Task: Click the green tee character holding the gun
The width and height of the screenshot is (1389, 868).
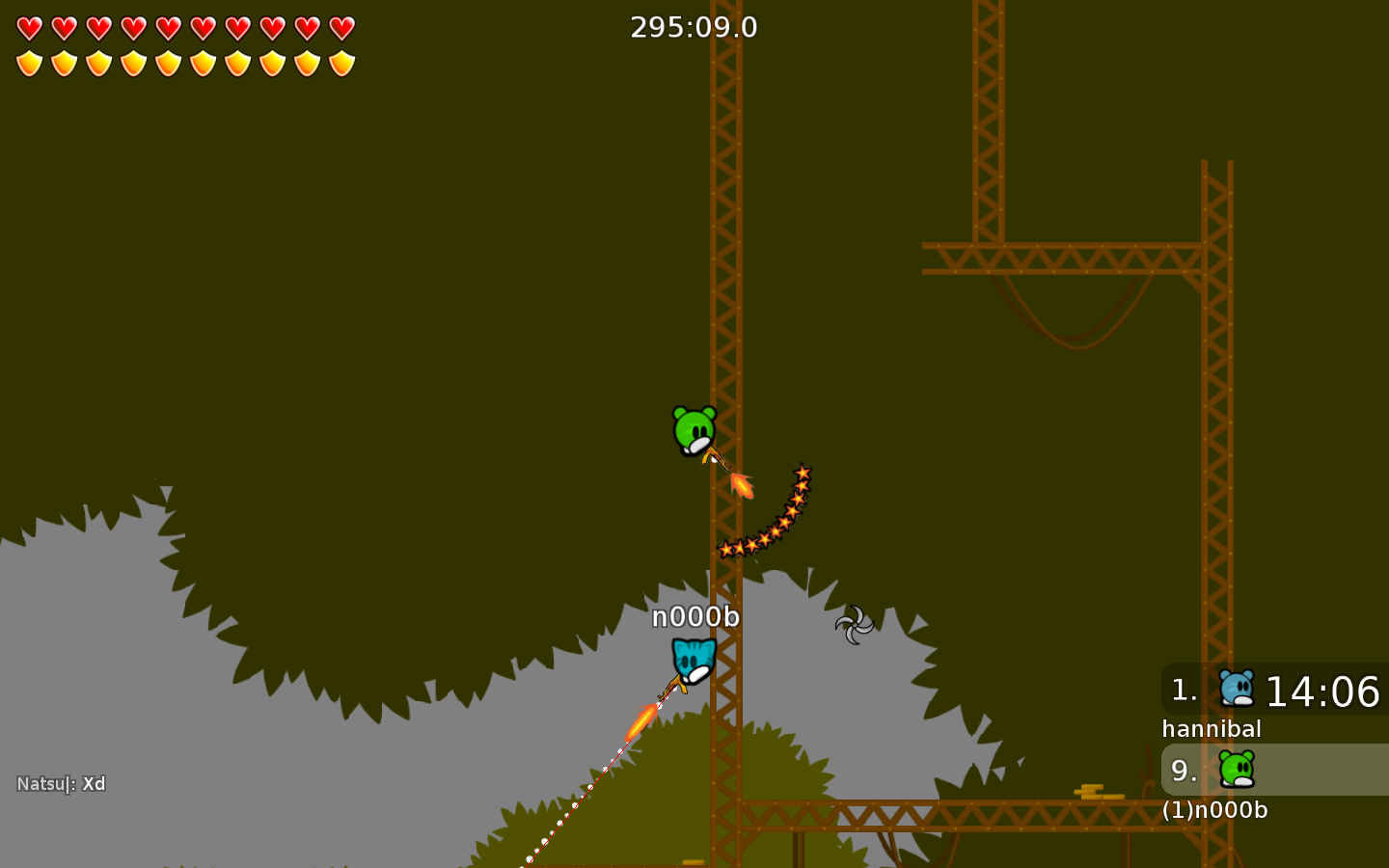Action: (x=692, y=427)
